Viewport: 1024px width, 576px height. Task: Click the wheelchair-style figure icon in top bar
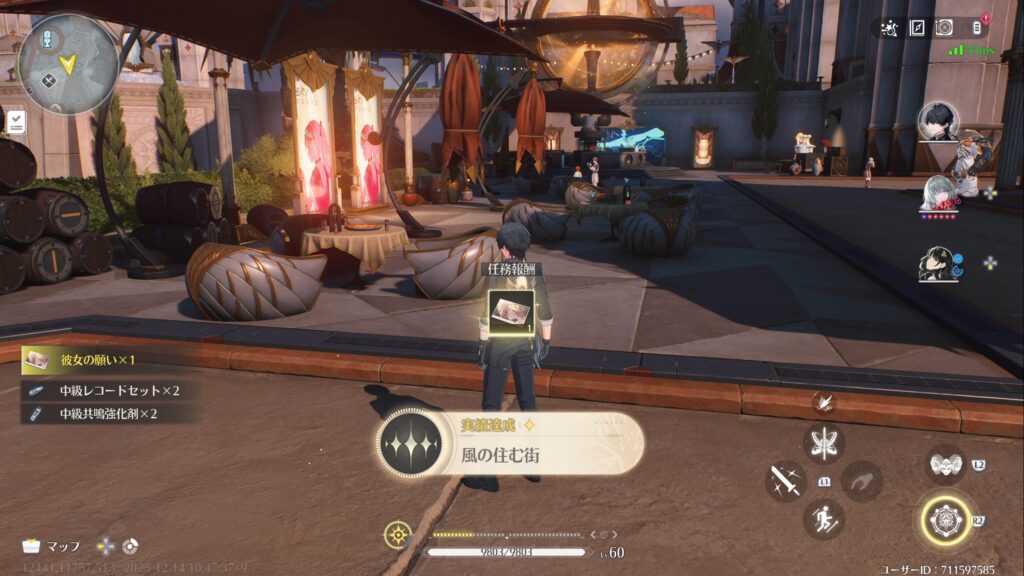click(x=889, y=28)
